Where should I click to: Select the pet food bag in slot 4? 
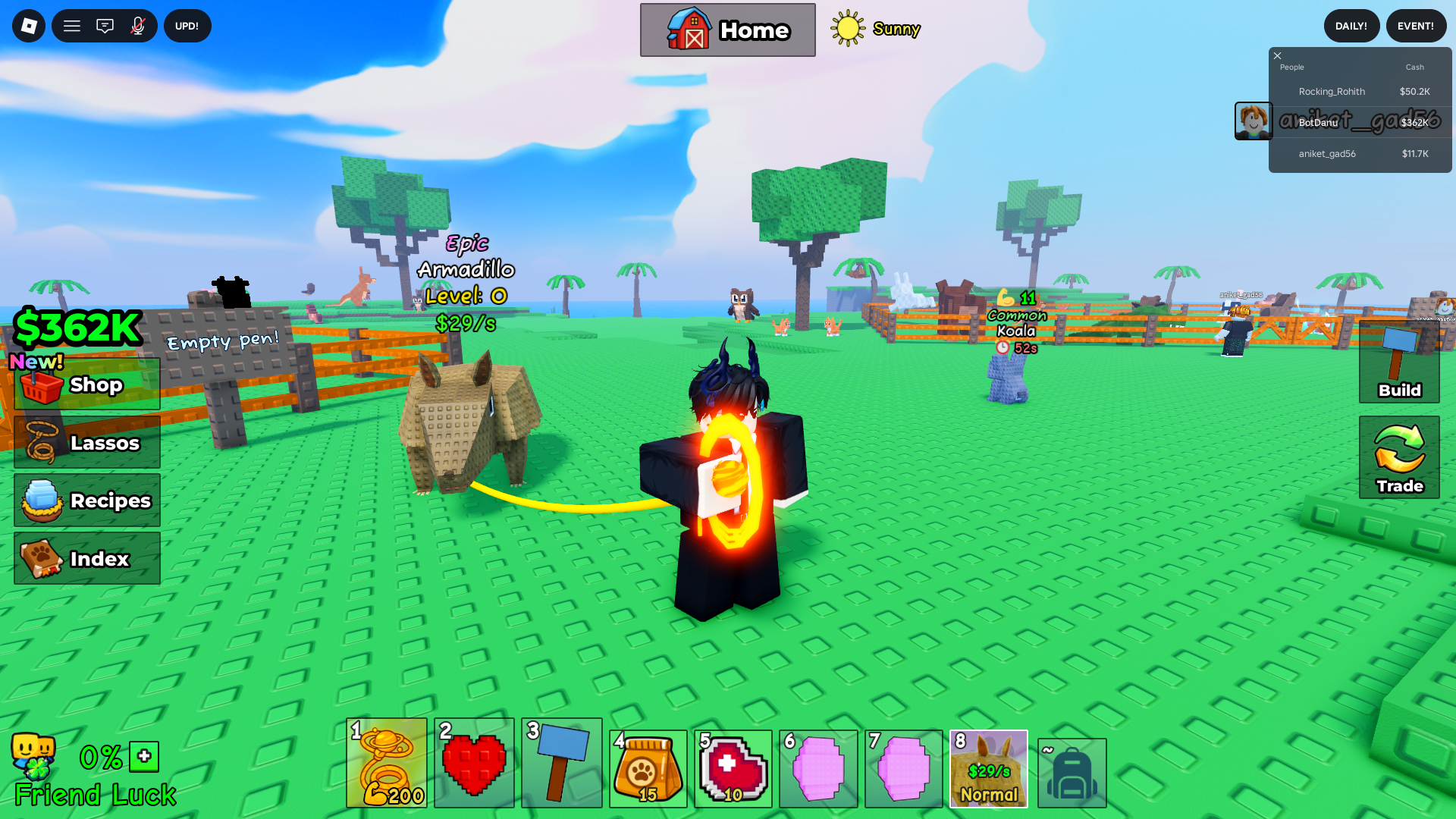click(648, 768)
